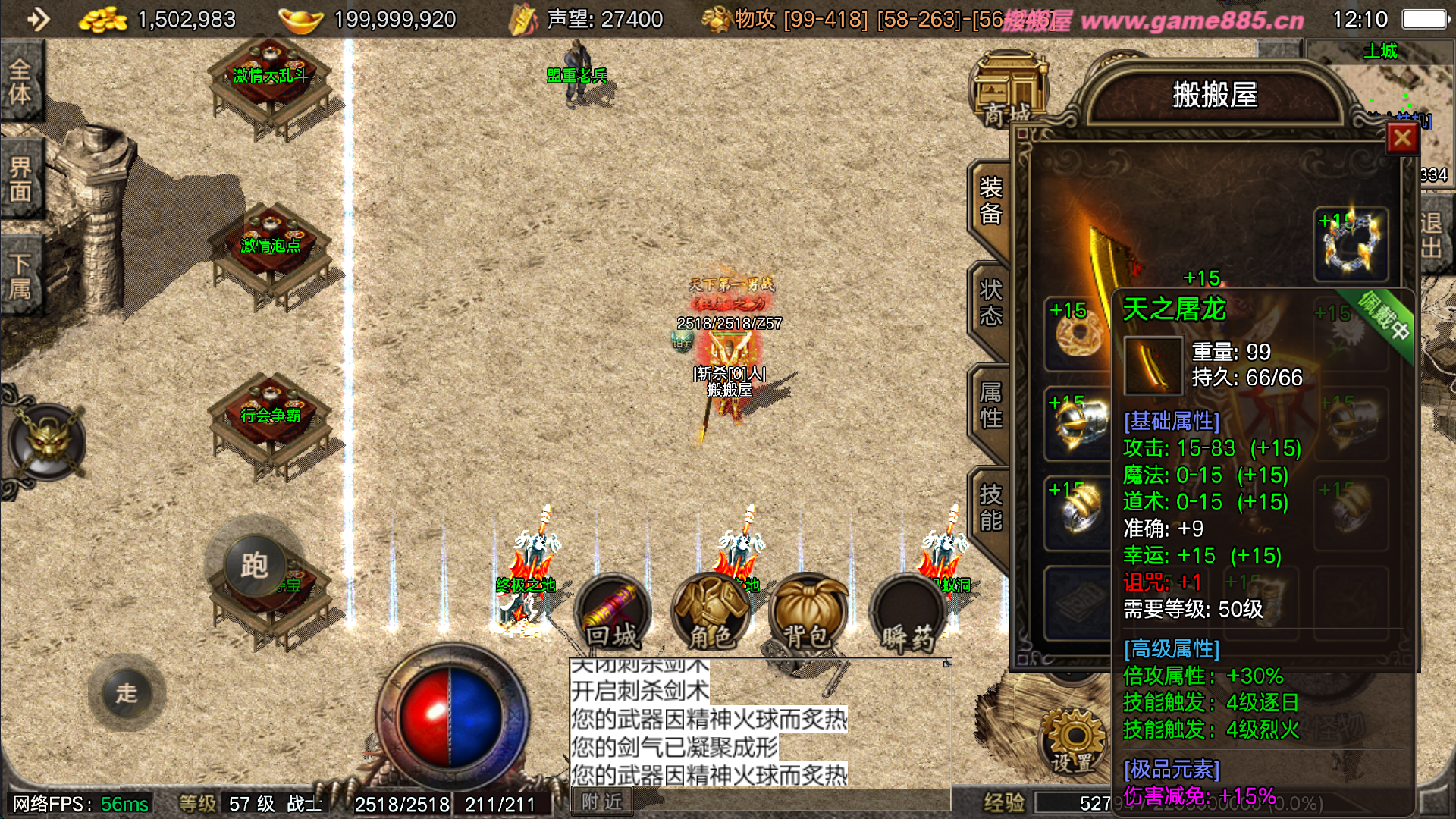Show the 属性 attributes tab
The image size is (1456, 819).
990,405
